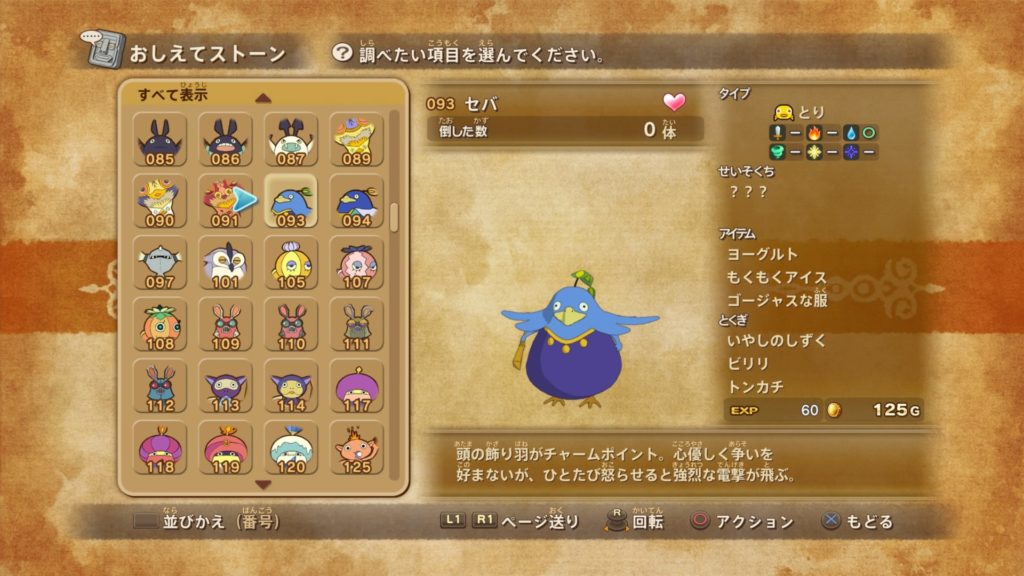
Task: Select creature entry number 085
Action: coord(160,139)
